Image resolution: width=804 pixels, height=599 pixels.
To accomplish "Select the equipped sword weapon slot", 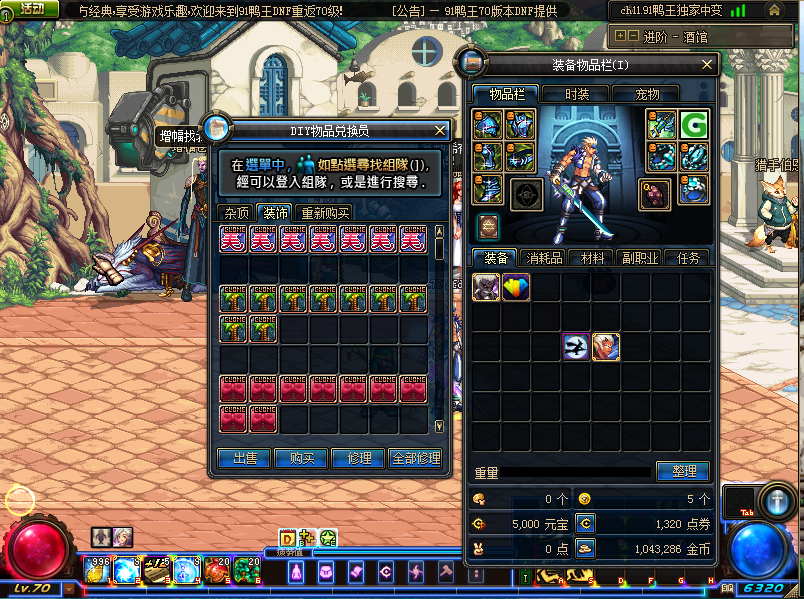I will [x=662, y=125].
